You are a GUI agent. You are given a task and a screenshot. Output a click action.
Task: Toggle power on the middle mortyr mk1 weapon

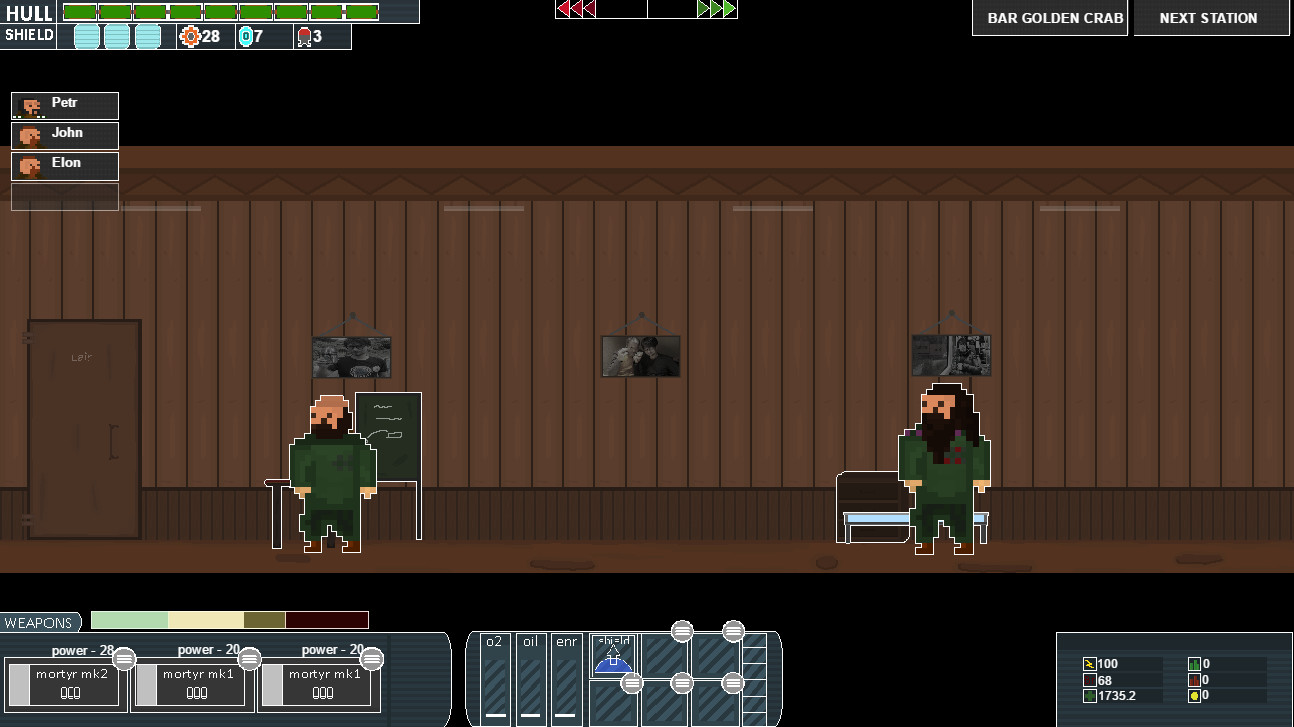248,659
